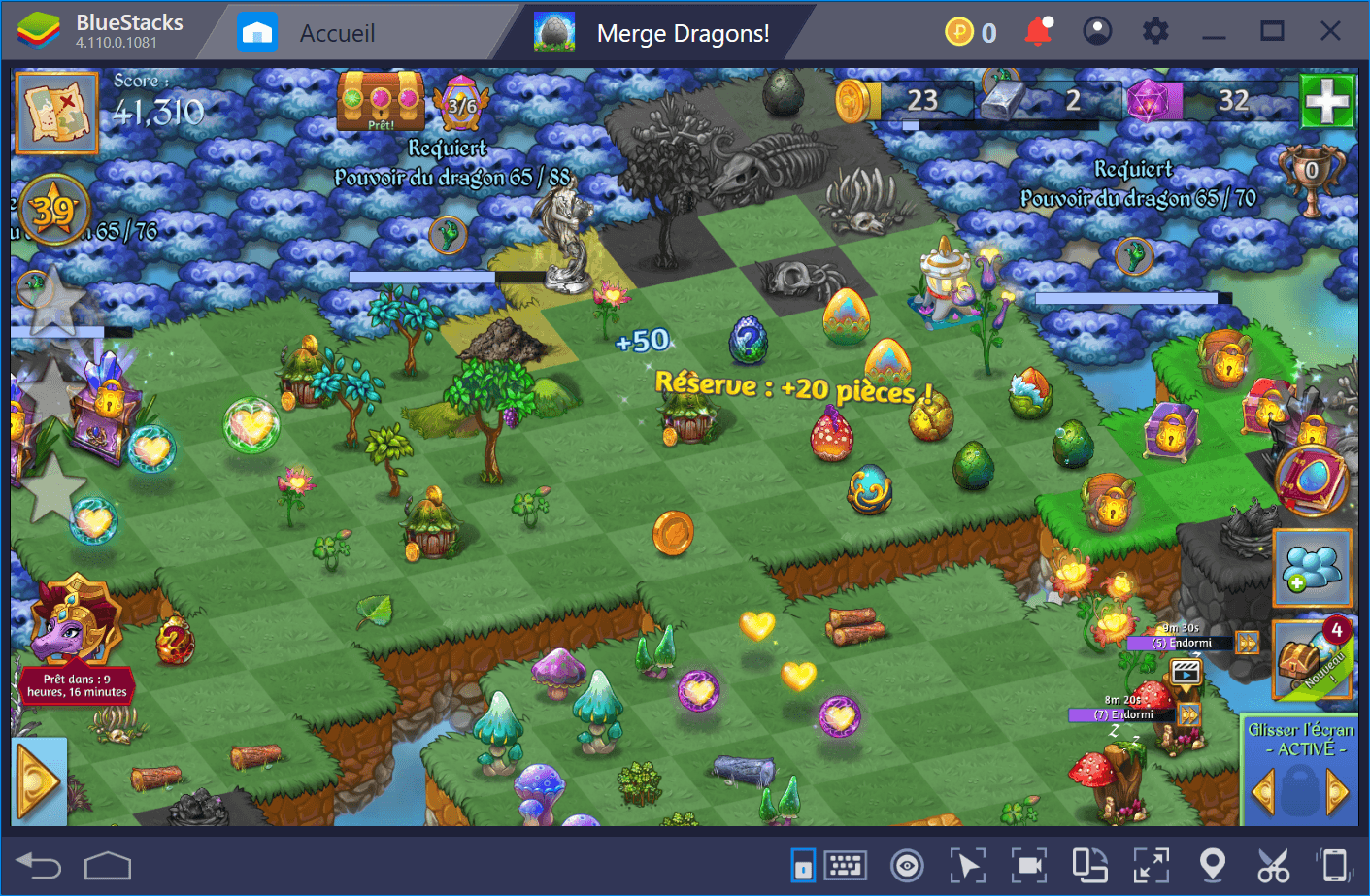The image size is (1370, 896).
Task: Open the new chest with 4 badge
Action: (x=1313, y=660)
